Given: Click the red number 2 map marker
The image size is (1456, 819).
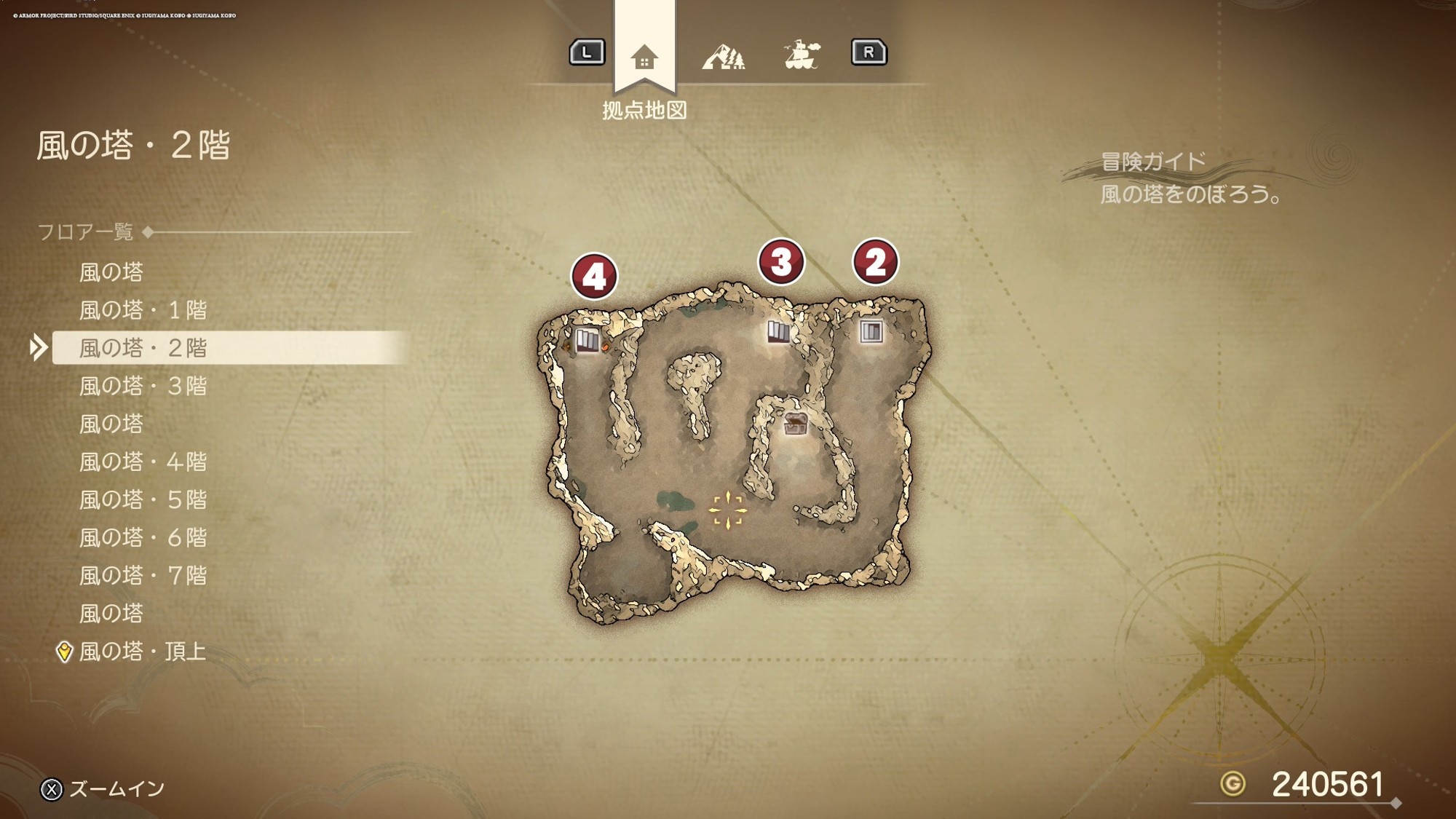Looking at the screenshot, I should pos(875,262).
